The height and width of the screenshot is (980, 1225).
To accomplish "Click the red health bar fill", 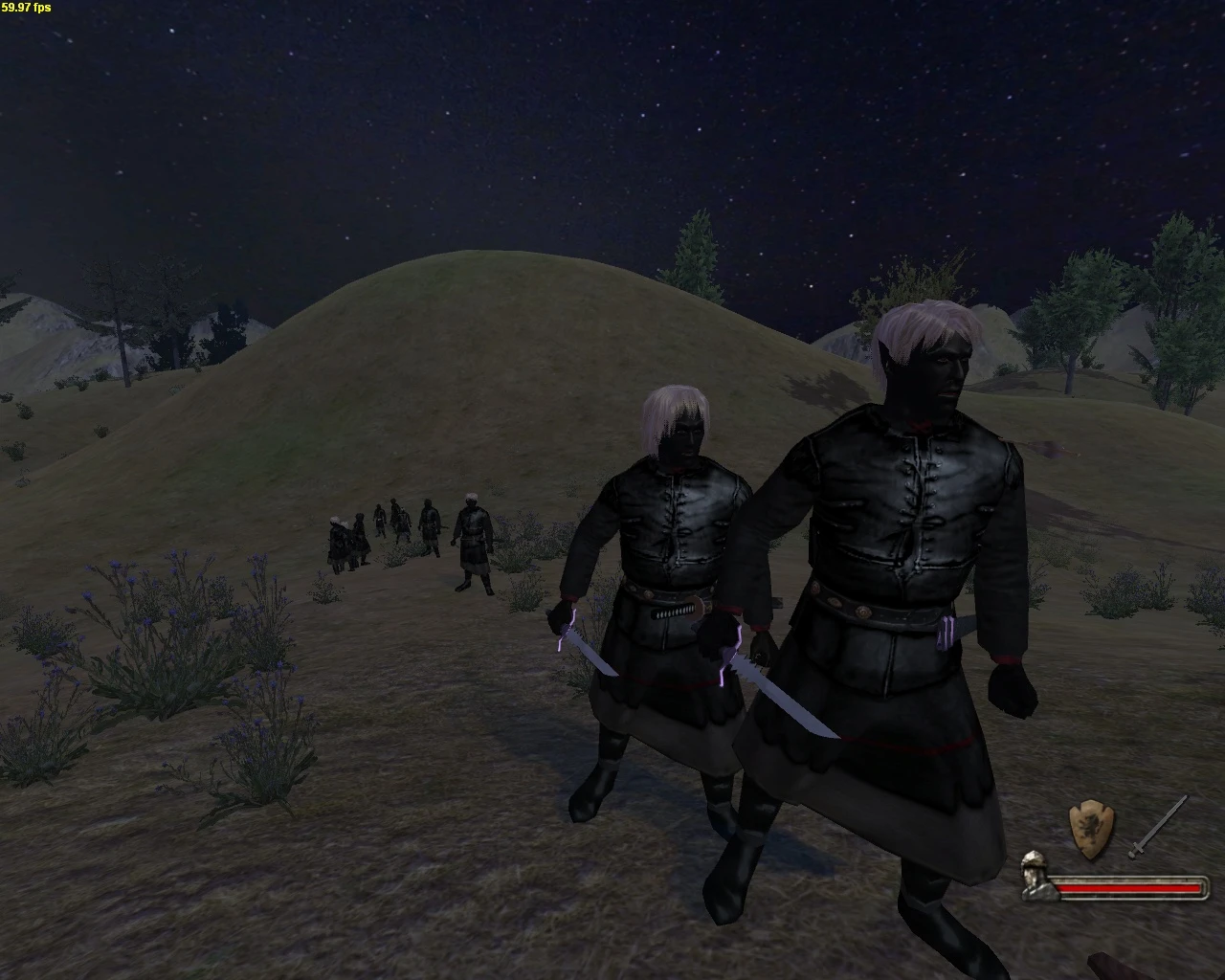I will pos(1129,888).
